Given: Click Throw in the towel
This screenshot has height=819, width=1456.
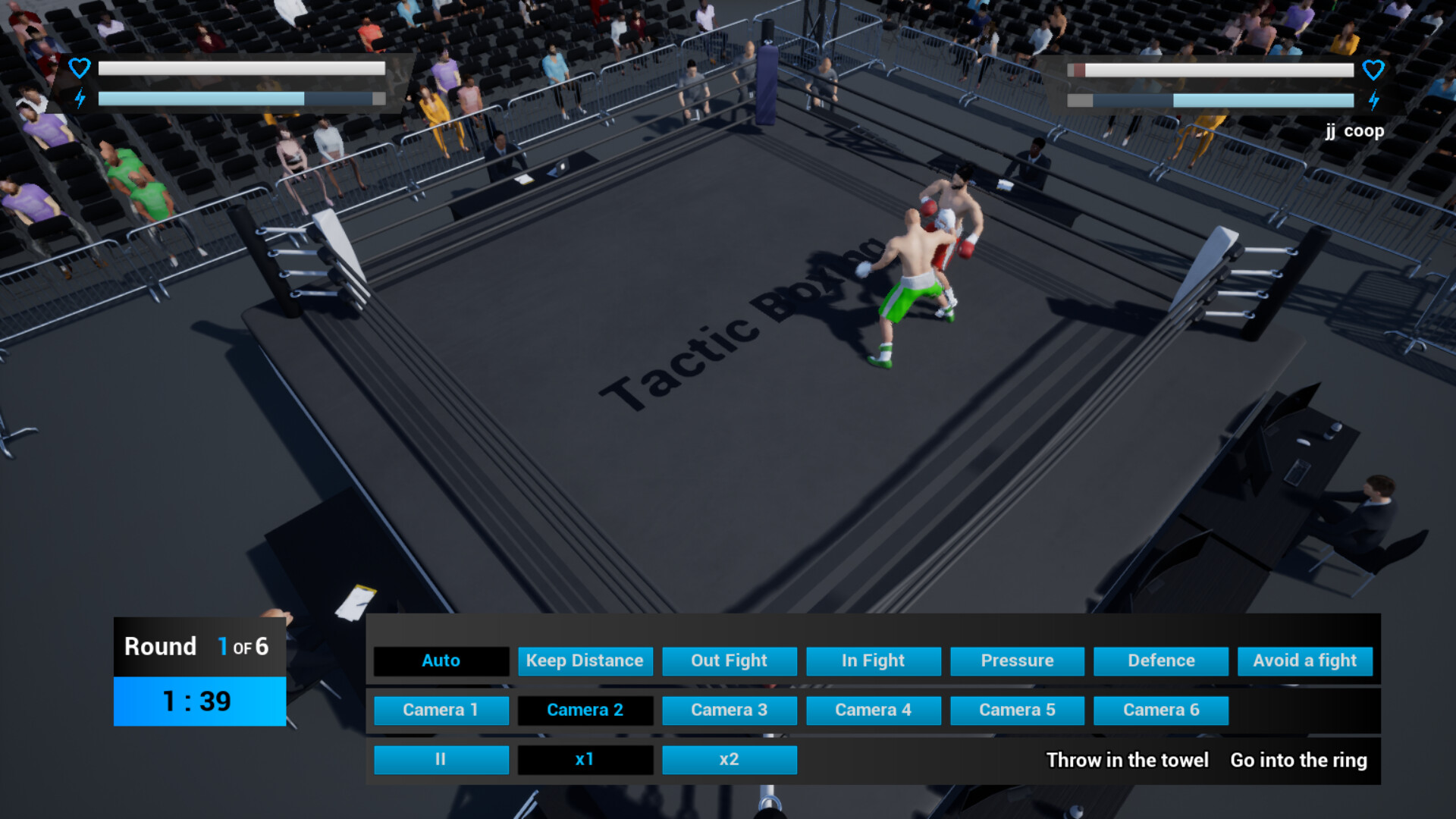Looking at the screenshot, I should (x=1127, y=760).
